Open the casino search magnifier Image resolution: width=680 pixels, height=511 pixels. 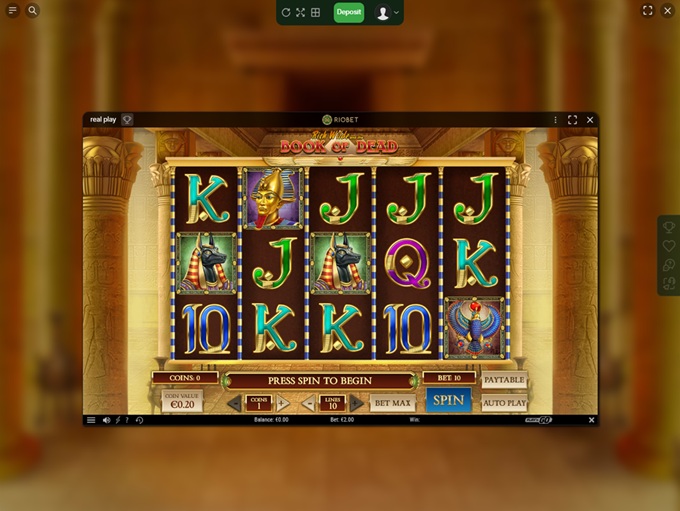(x=32, y=11)
